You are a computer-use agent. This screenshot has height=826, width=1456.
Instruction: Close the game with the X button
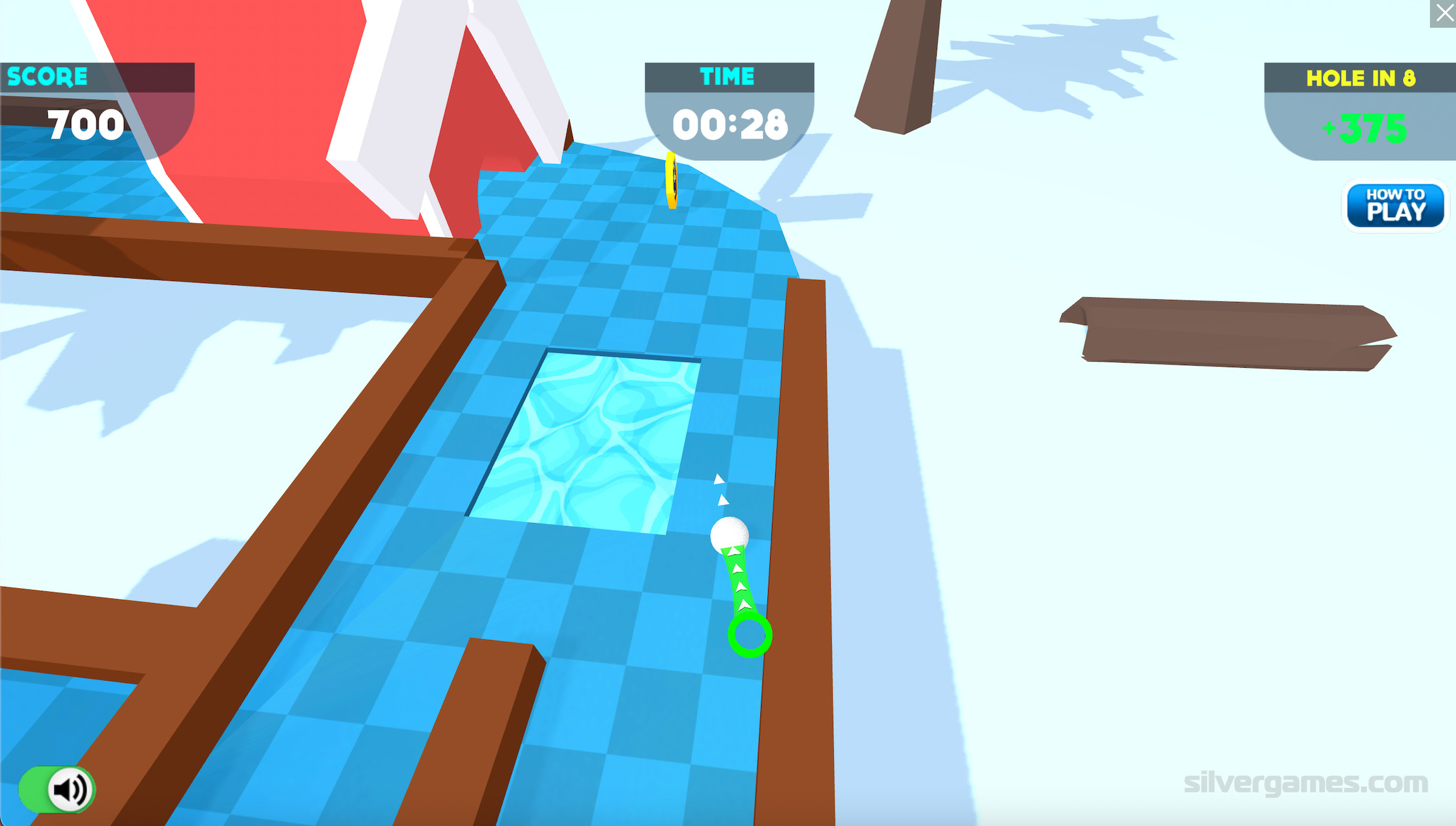coord(1443,14)
